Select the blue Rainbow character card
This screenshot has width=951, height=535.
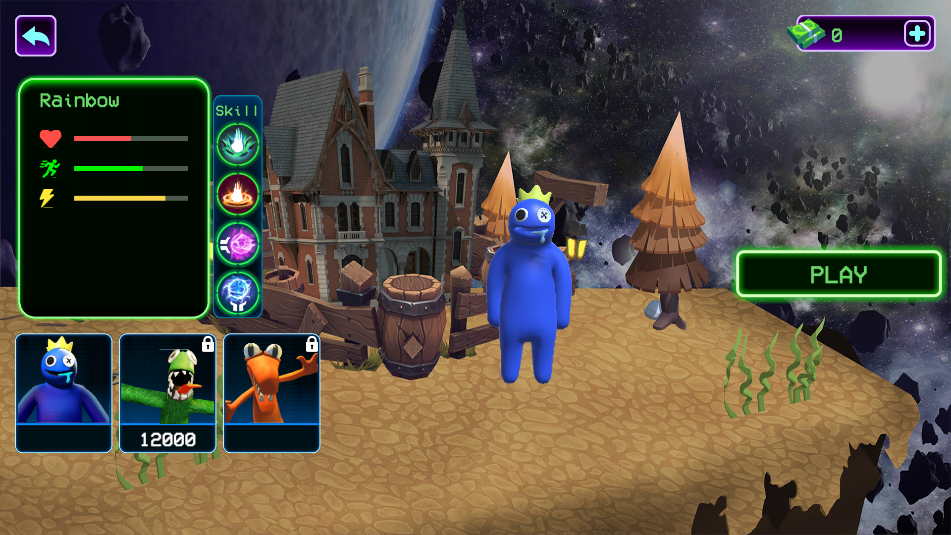pyautogui.click(x=64, y=392)
